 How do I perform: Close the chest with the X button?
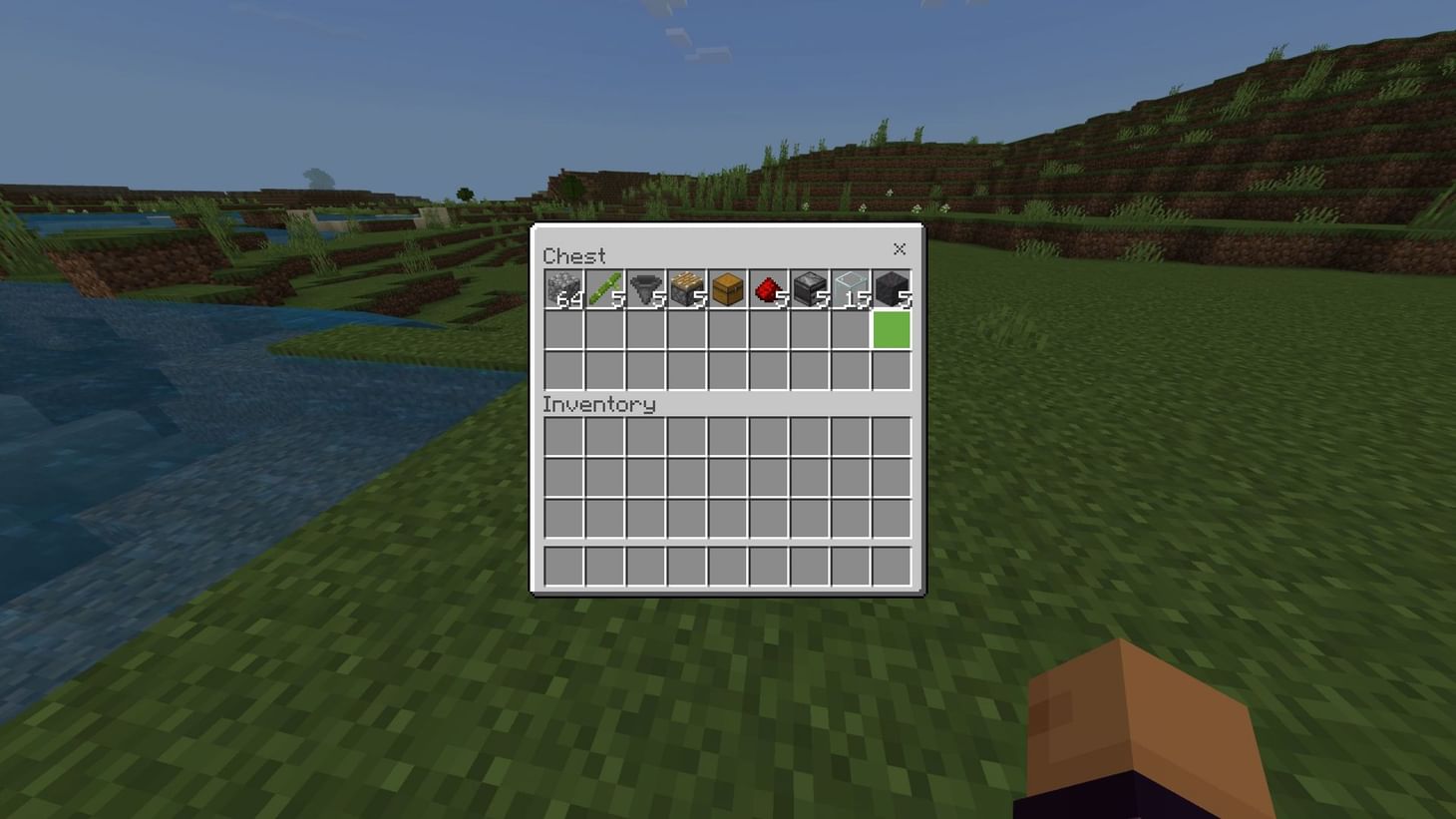click(x=900, y=249)
